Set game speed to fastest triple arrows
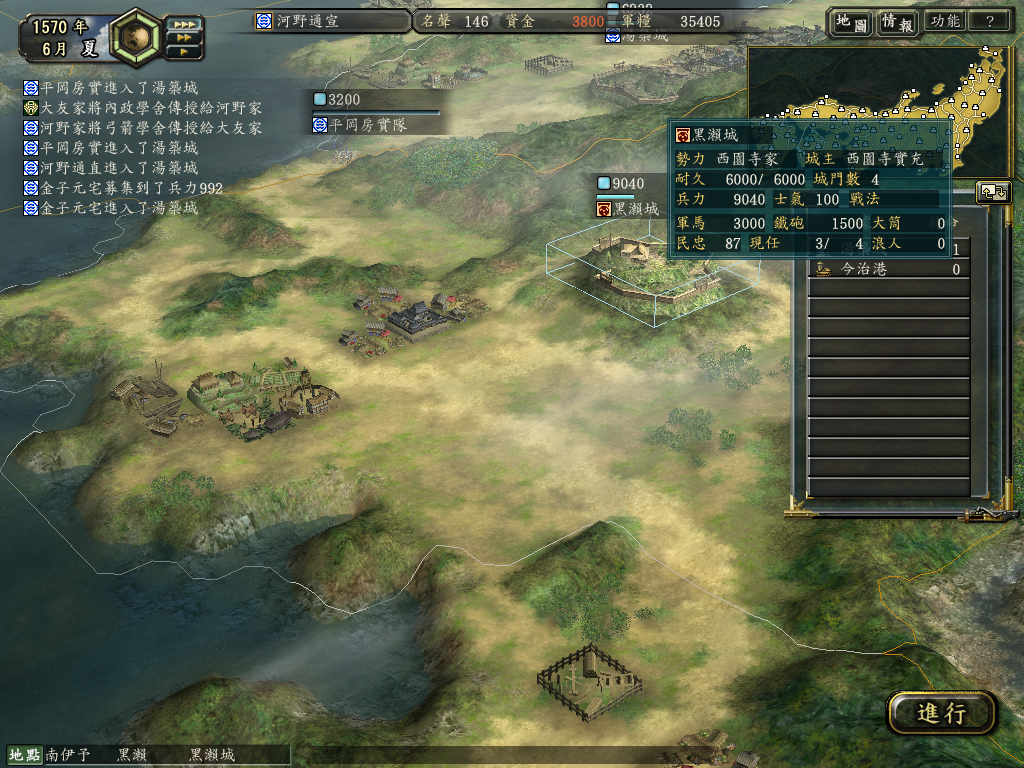Image resolution: width=1024 pixels, height=768 pixels. pyautogui.click(x=184, y=24)
